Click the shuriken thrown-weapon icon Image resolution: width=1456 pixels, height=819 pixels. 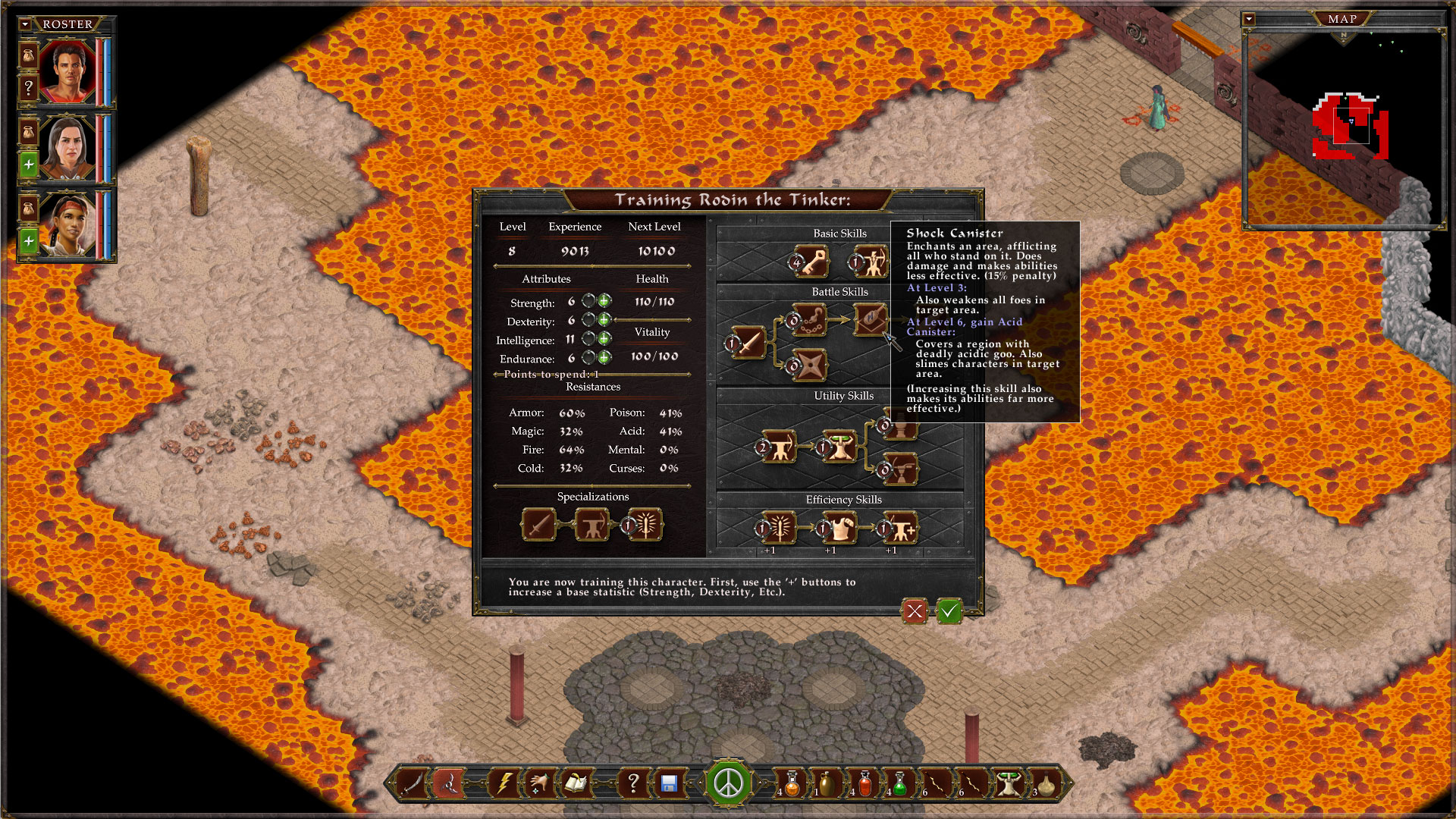point(449,784)
